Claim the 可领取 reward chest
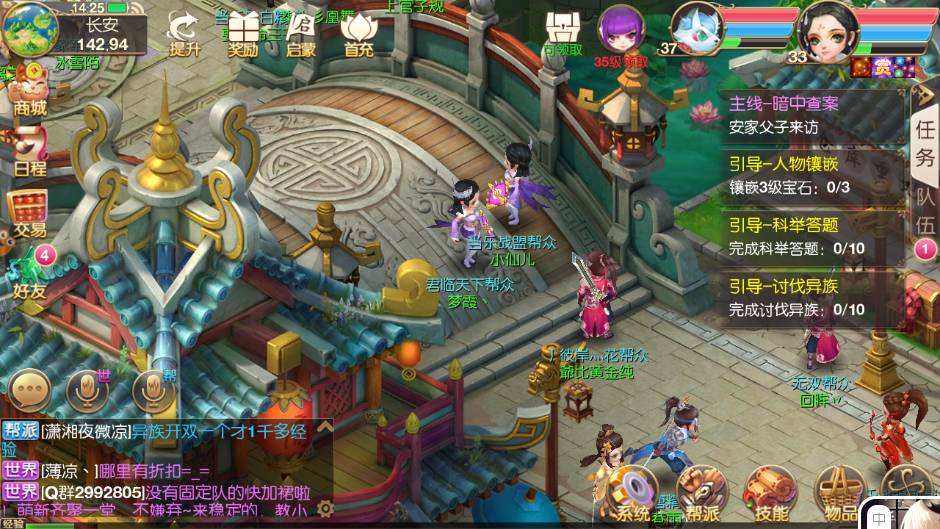This screenshot has height=529, width=940. pos(563,33)
